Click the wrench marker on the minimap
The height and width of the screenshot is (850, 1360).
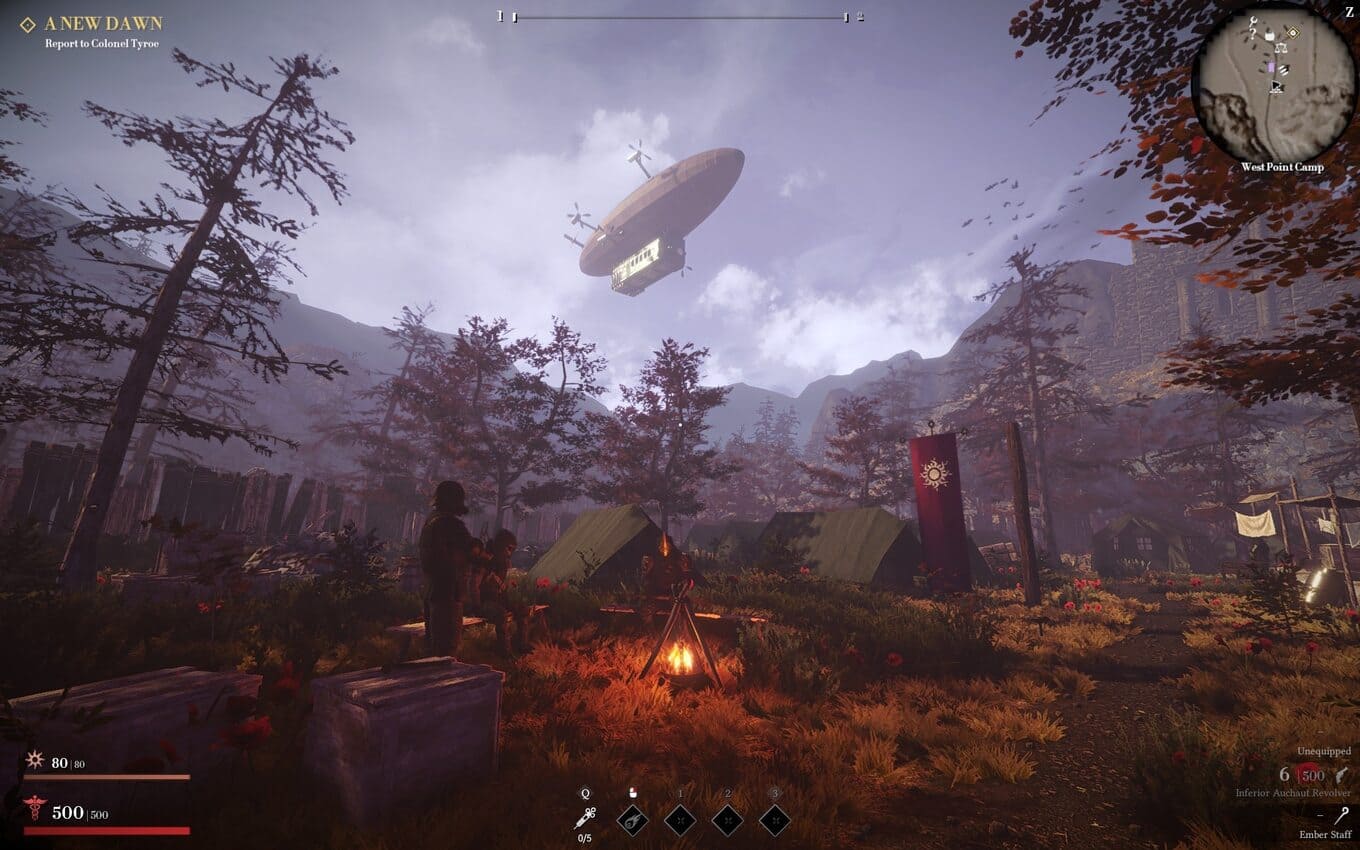[1251, 19]
